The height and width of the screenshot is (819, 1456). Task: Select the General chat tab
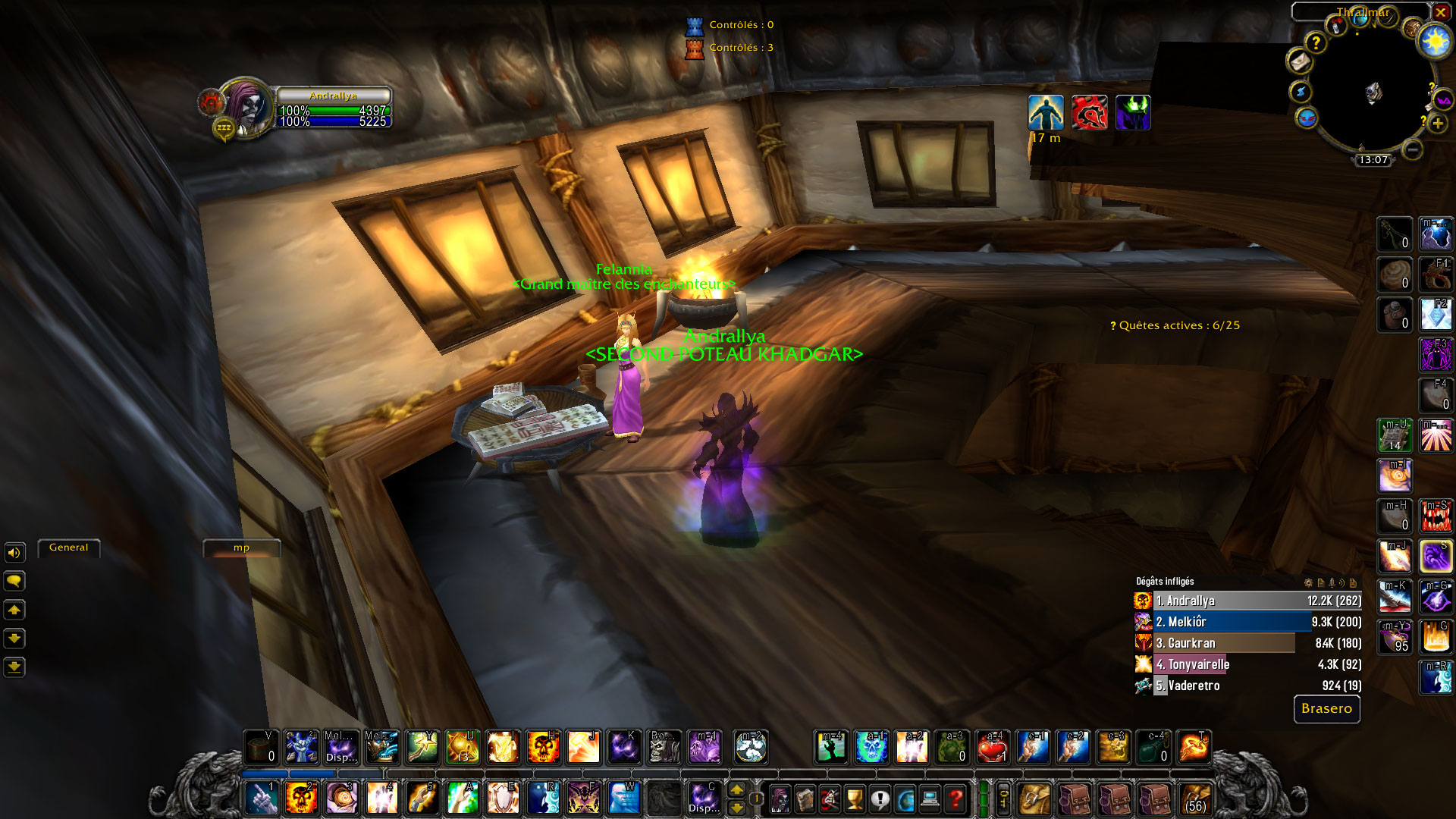68,548
